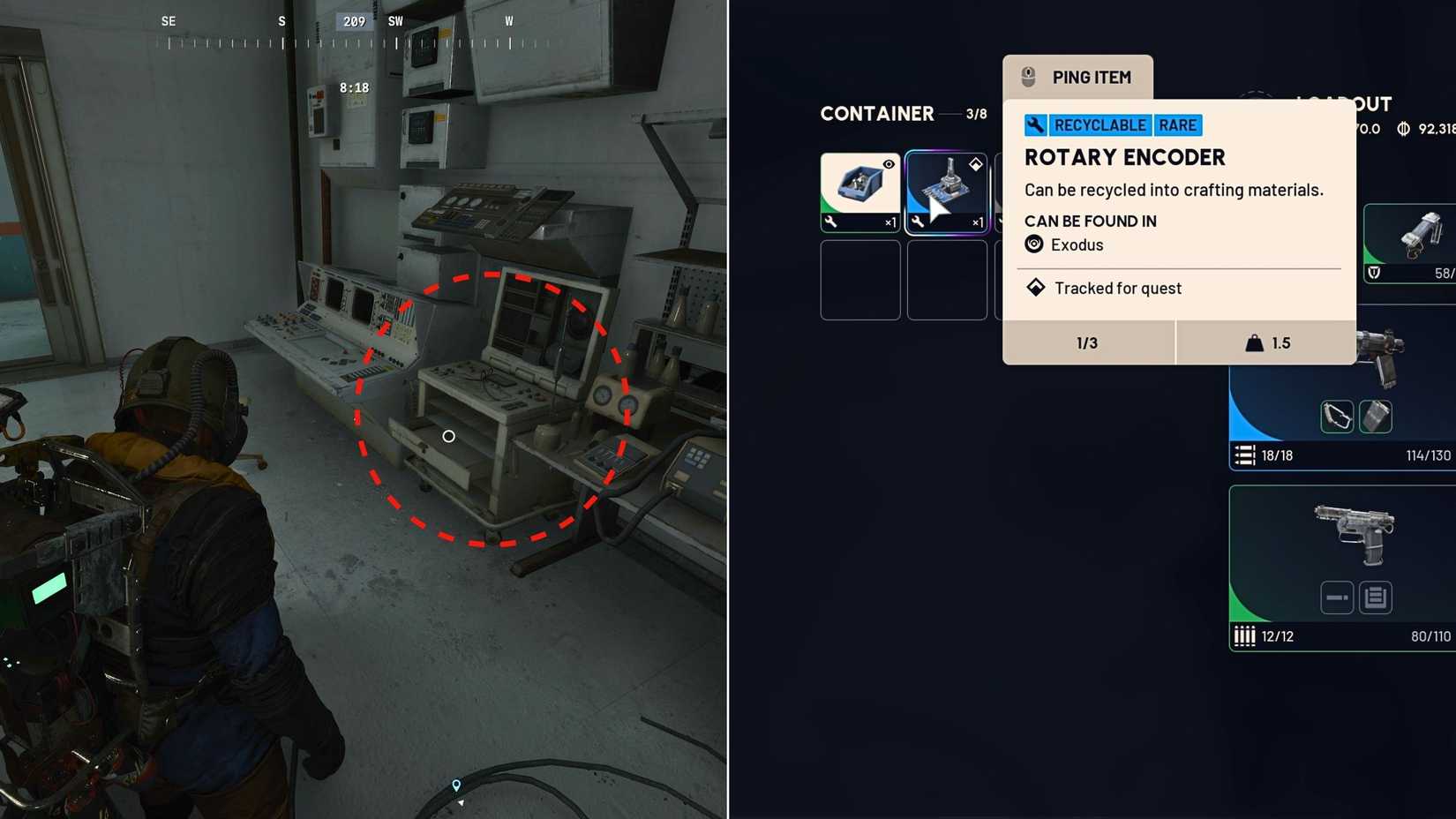Toggle the quest waypoint pin at screen bottom
This screenshot has height=819, width=1456.
point(455,785)
